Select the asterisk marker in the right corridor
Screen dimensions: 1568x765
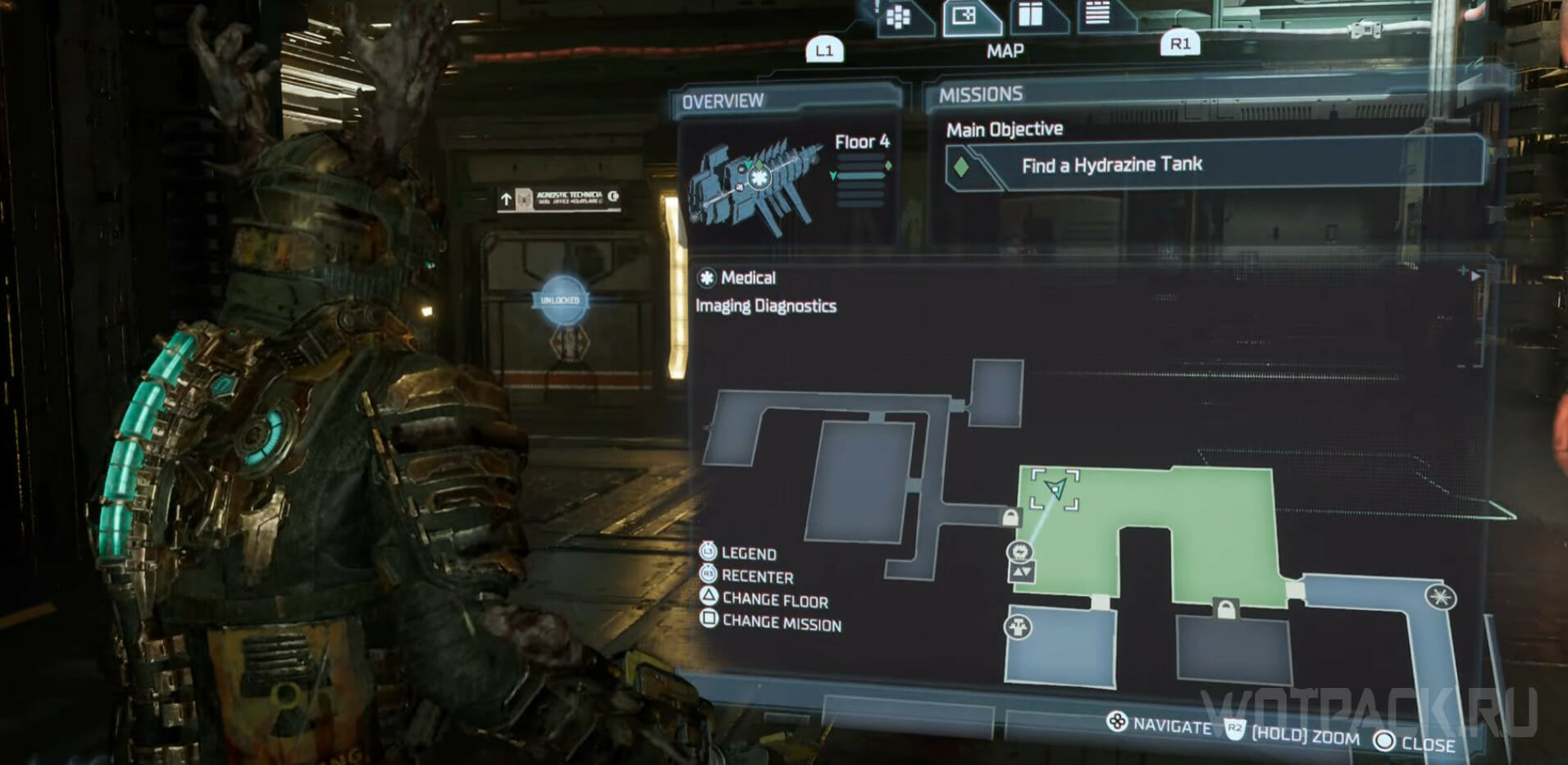[x=1439, y=596]
